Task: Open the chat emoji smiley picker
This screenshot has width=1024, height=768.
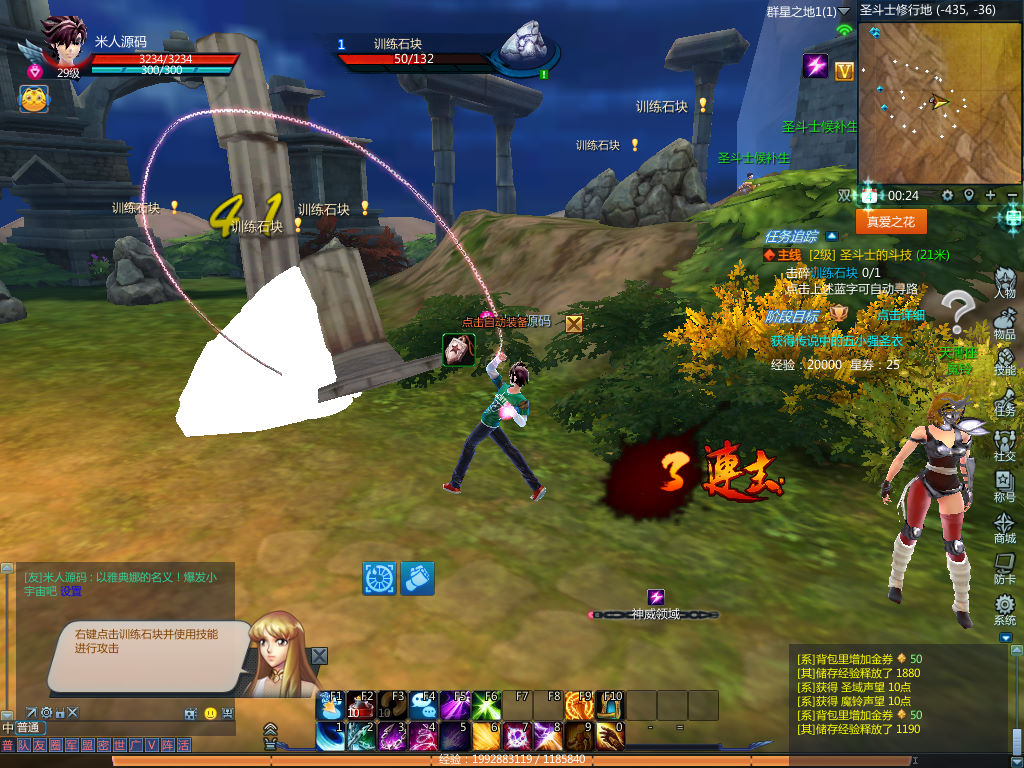Action: pos(210,713)
